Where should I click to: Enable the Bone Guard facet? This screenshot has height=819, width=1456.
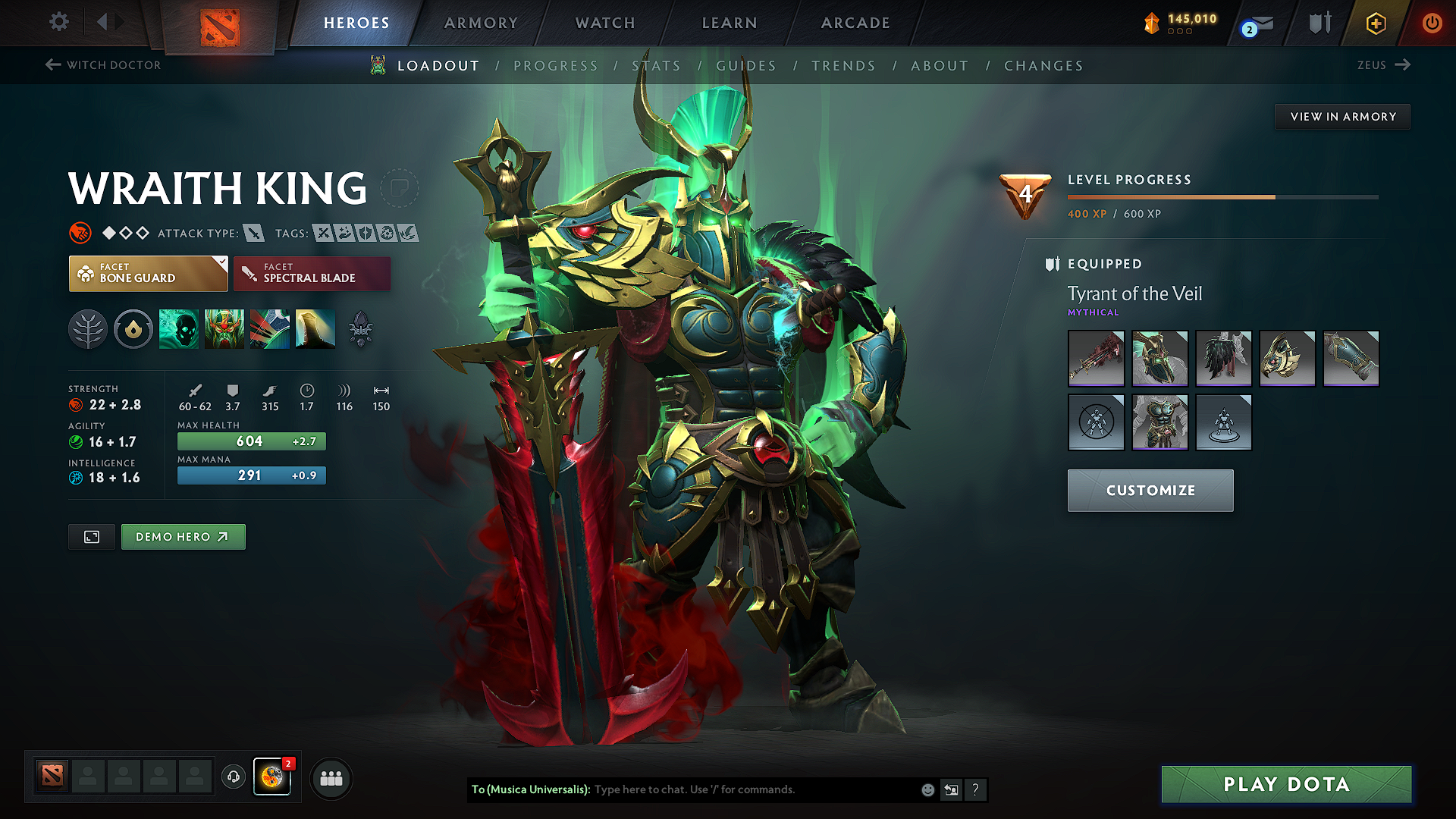tap(144, 273)
